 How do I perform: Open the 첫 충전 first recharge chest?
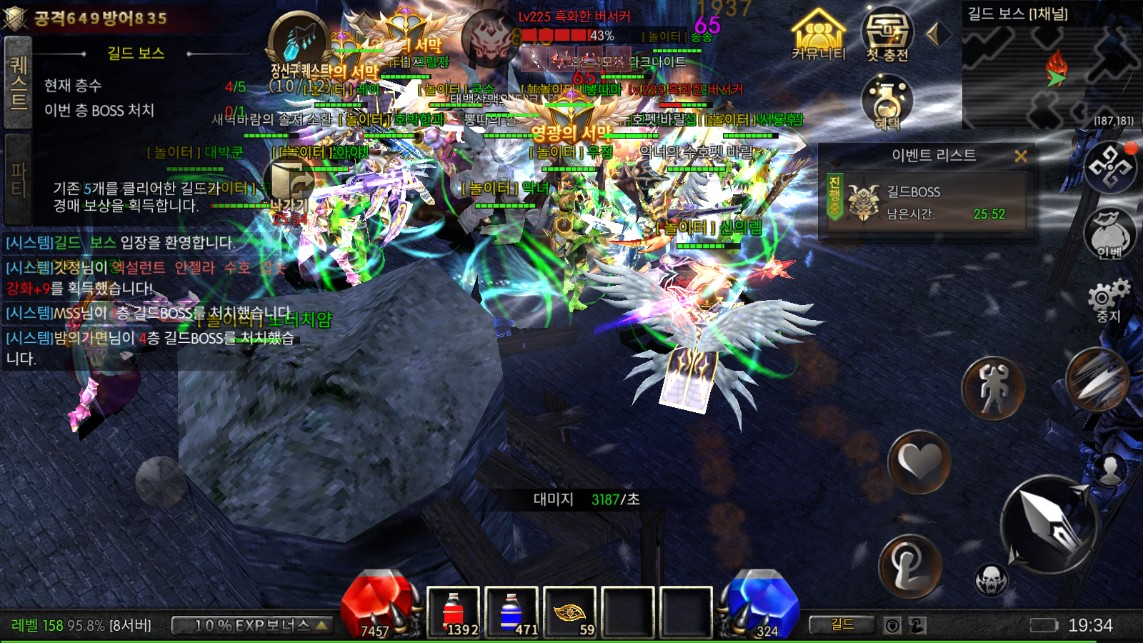pyautogui.click(x=886, y=36)
